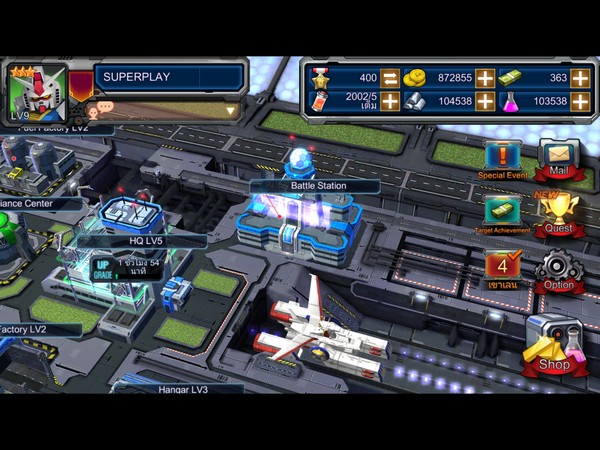The height and width of the screenshot is (450, 600).
Task: Refill the red fuel canister with plus
Action: pyautogui.click(x=390, y=101)
